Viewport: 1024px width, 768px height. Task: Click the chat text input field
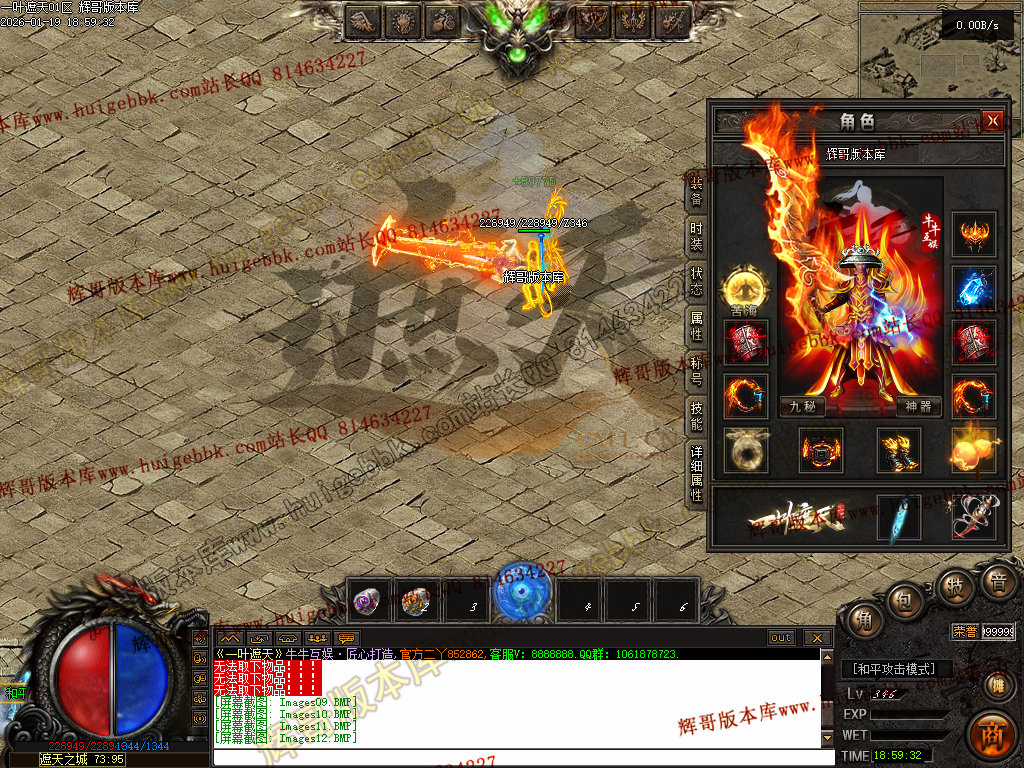520,757
